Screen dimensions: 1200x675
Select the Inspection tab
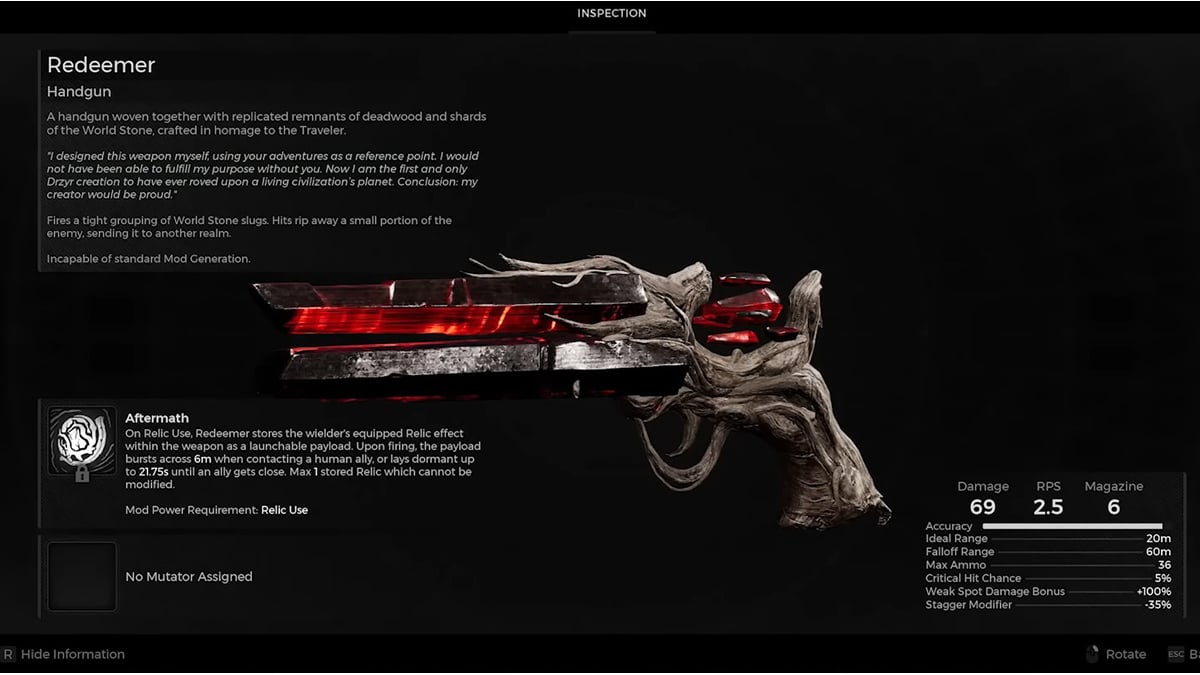[611, 14]
